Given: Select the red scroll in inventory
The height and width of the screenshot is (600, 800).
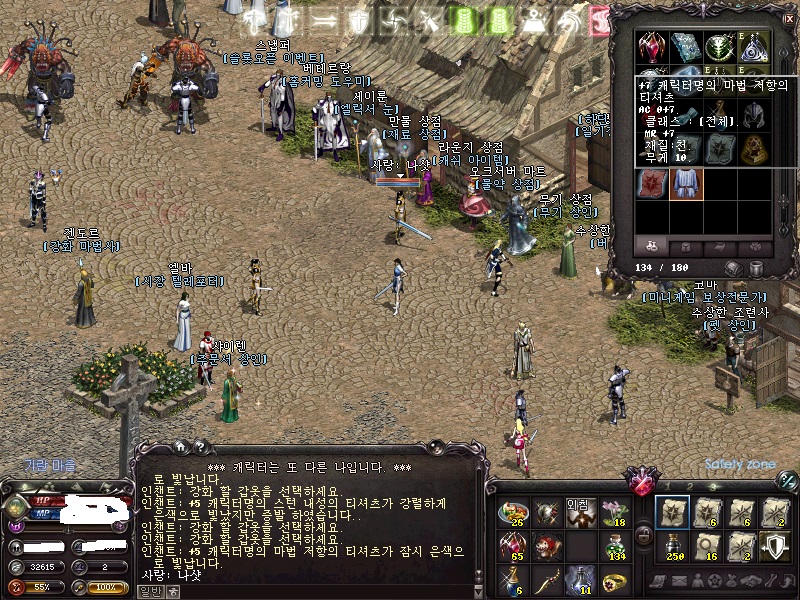Looking at the screenshot, I should click(x=652, y=183).
